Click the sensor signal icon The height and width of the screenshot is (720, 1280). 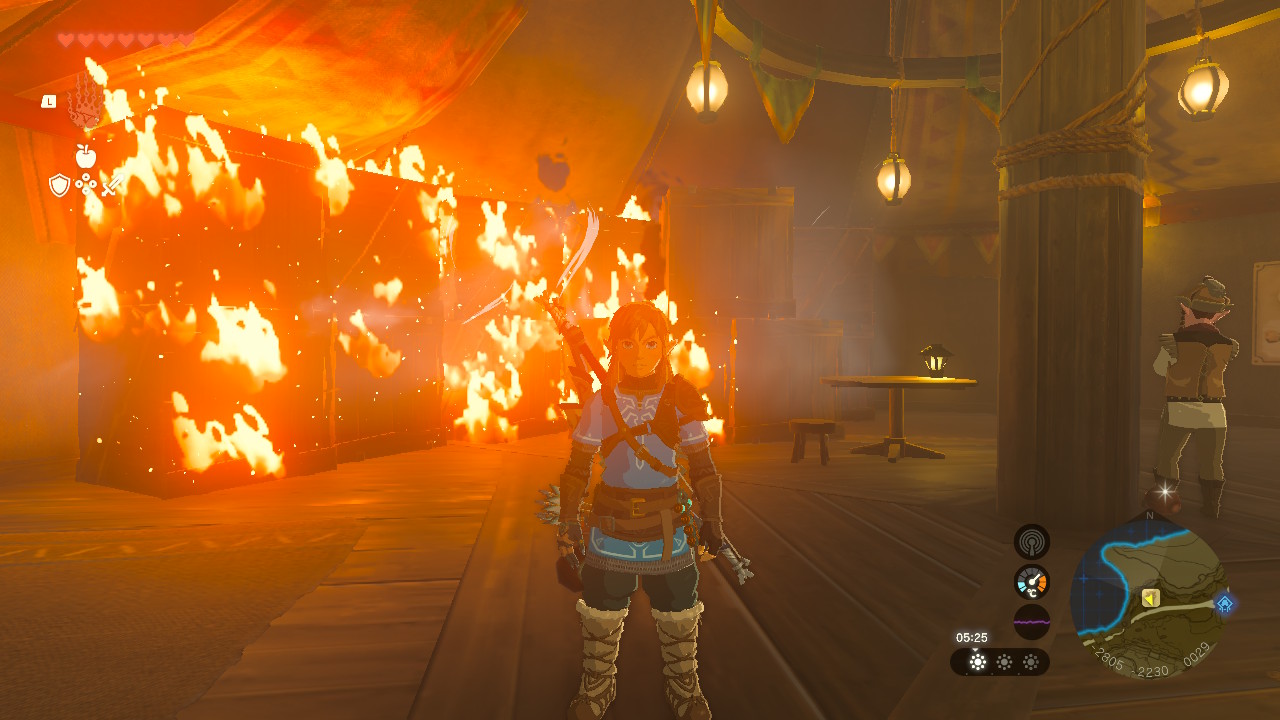click(1031, 541)
